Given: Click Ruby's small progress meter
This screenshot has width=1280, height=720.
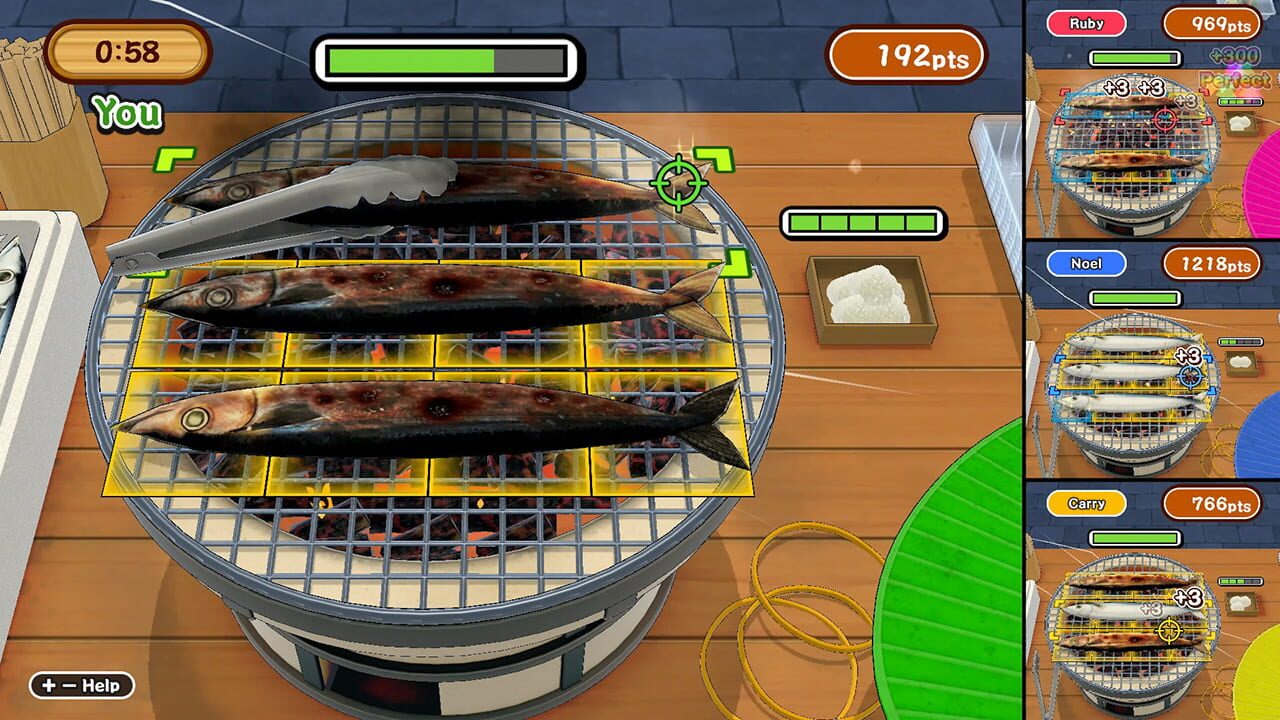Looking at the screenshot, I should (1239, 99).
